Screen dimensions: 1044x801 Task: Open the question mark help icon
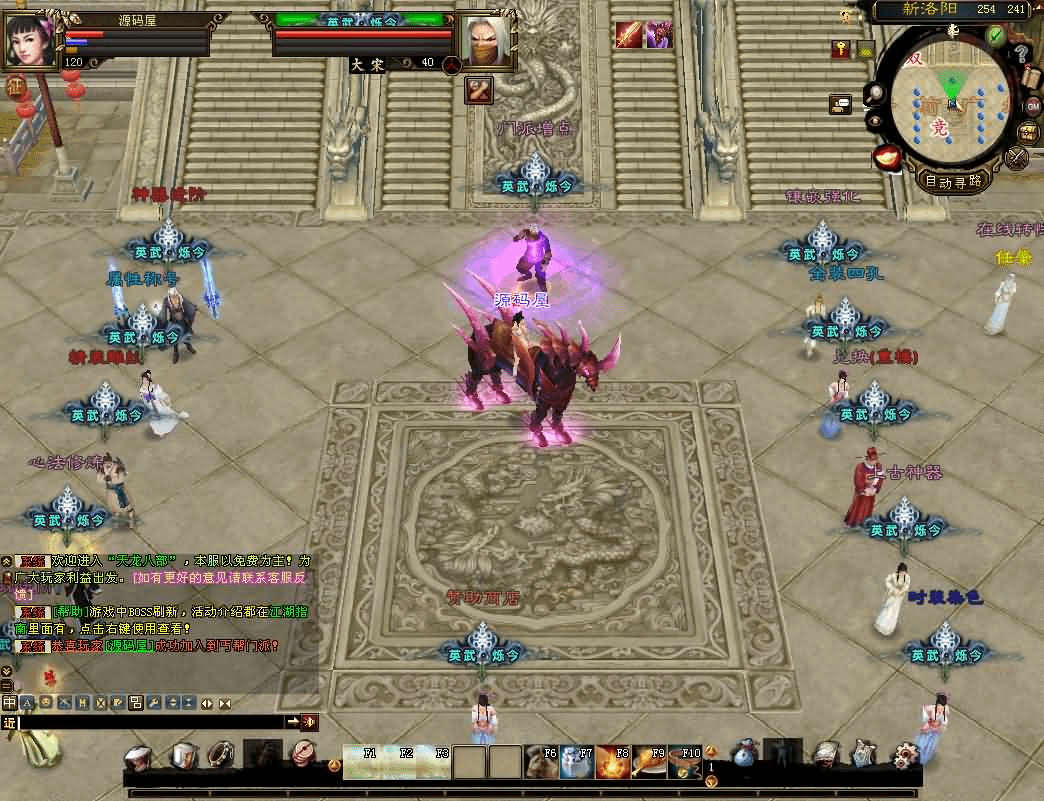coord(1021,54)
